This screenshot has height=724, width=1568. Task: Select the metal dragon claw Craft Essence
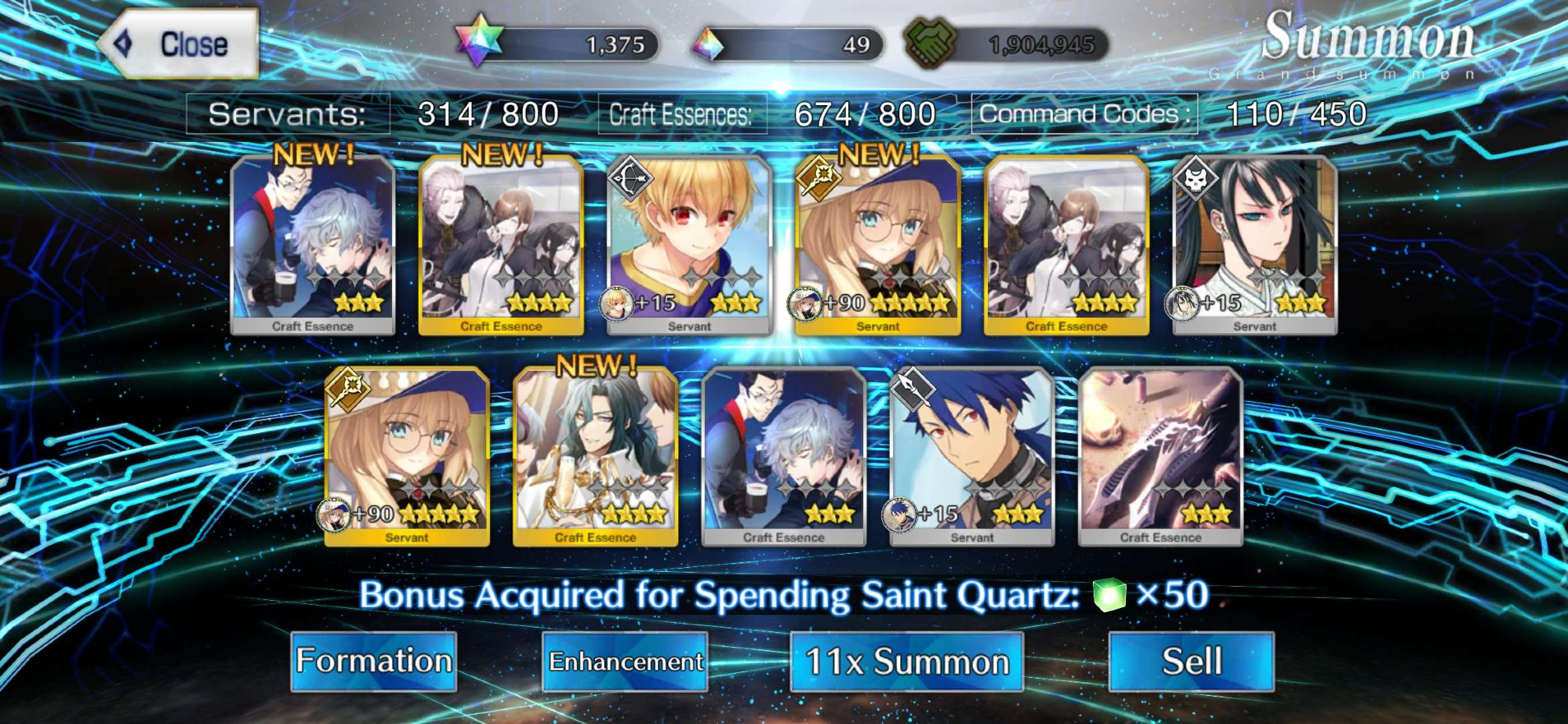coord(1160,457)
